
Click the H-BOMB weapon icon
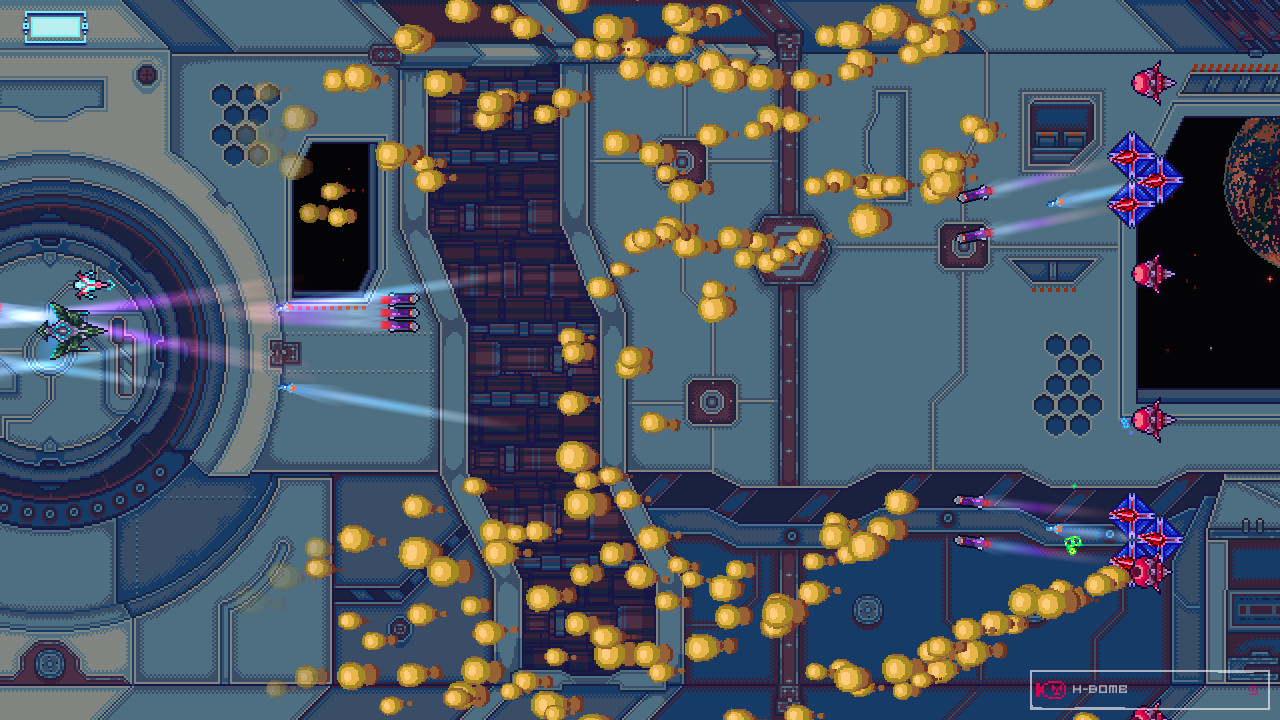click(1052, 687)
